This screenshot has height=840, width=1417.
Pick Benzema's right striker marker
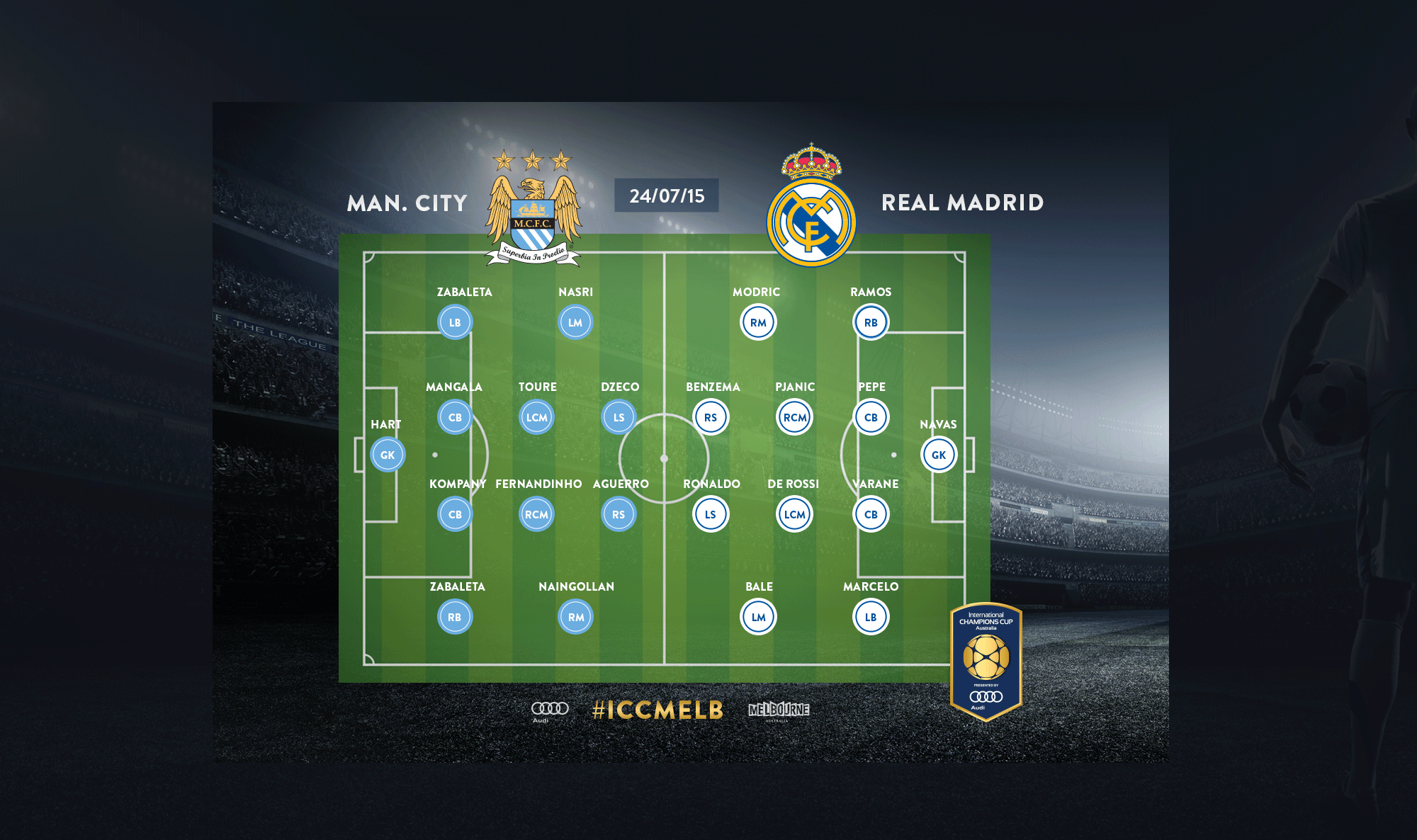[x=711, y=417]
